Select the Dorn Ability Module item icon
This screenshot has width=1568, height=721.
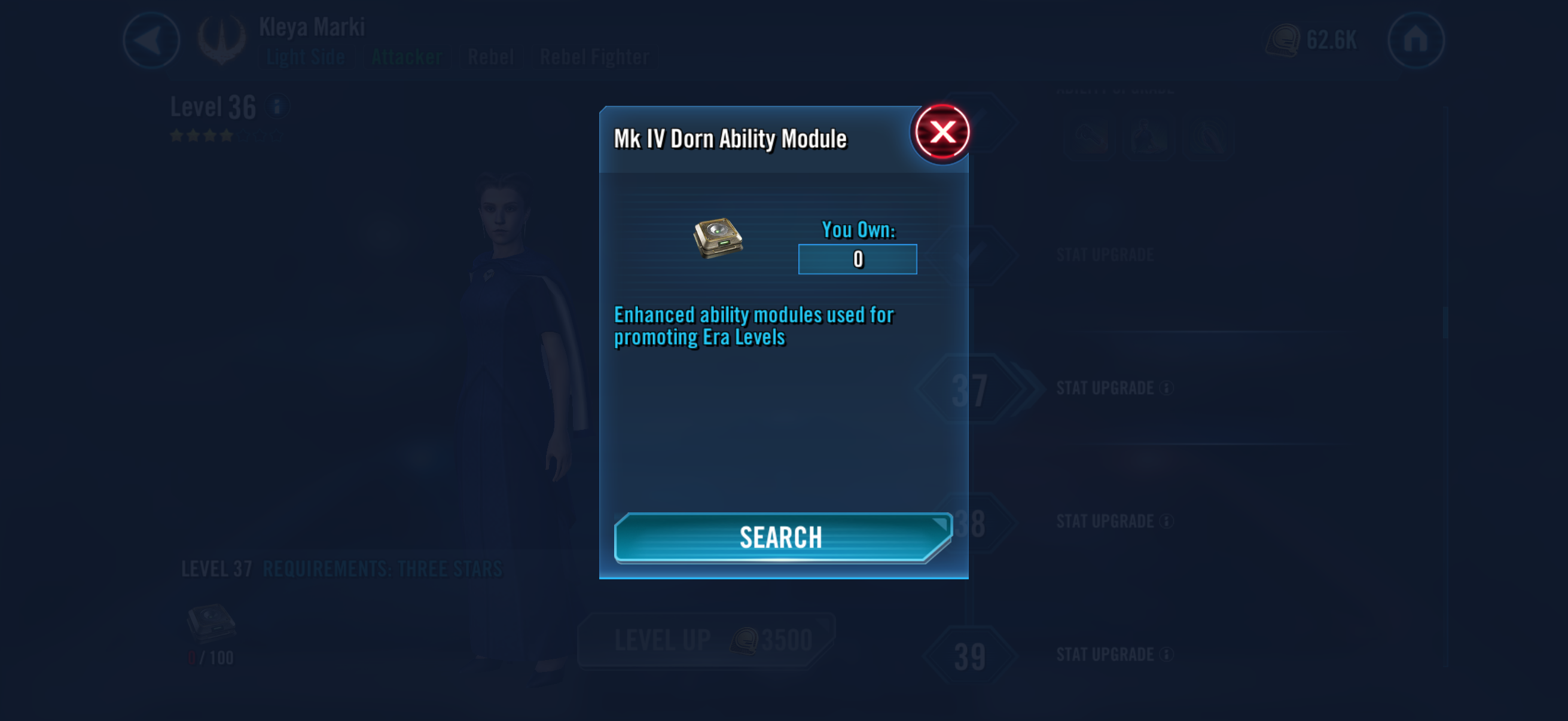click(718, 237)
